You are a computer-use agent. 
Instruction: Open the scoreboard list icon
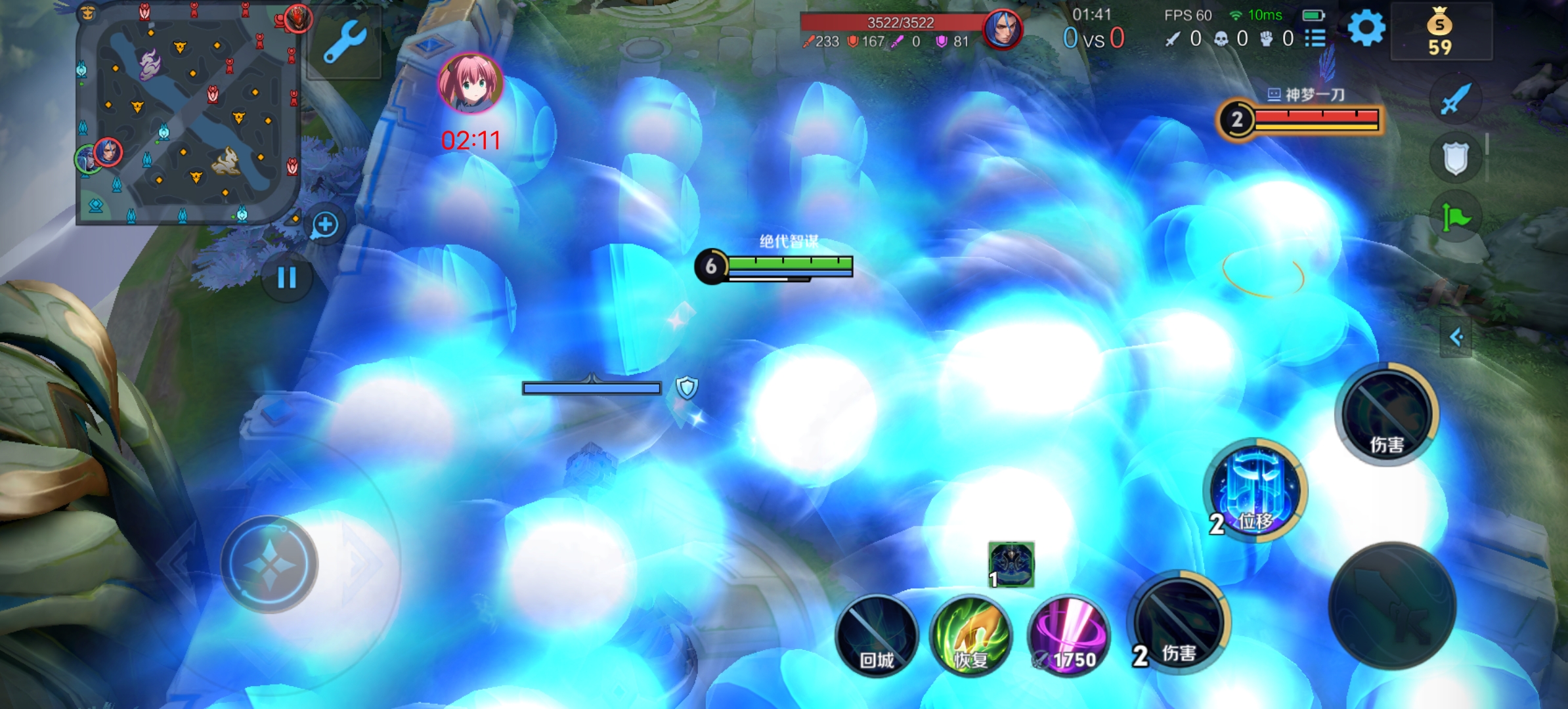(x=1315, y=39)
